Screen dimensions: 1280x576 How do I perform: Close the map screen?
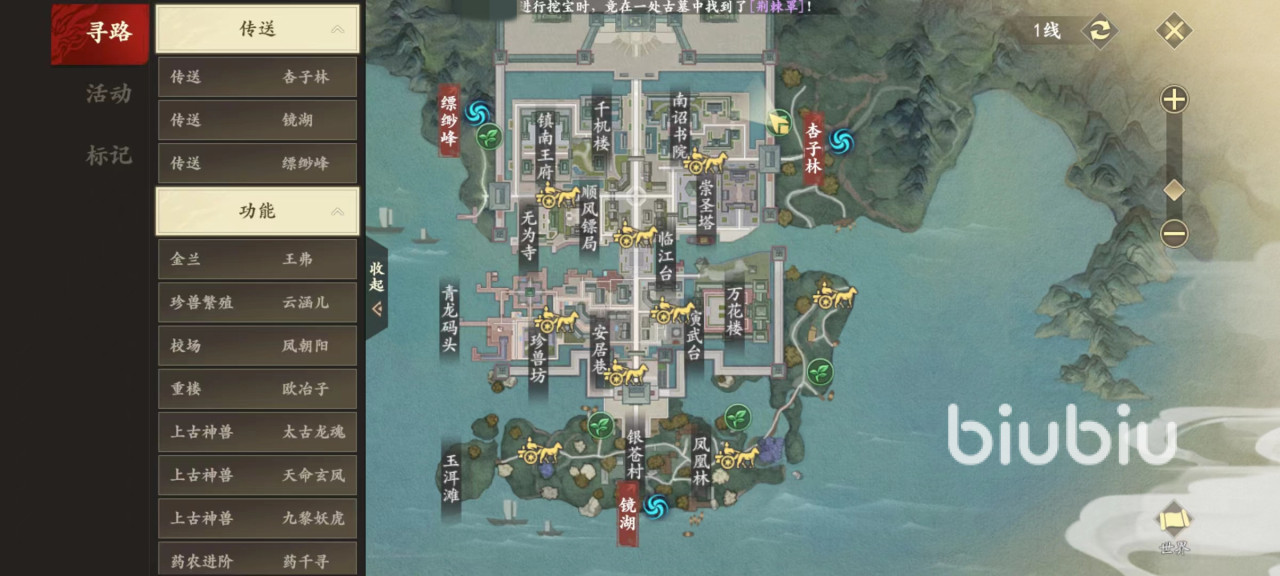1174,30
